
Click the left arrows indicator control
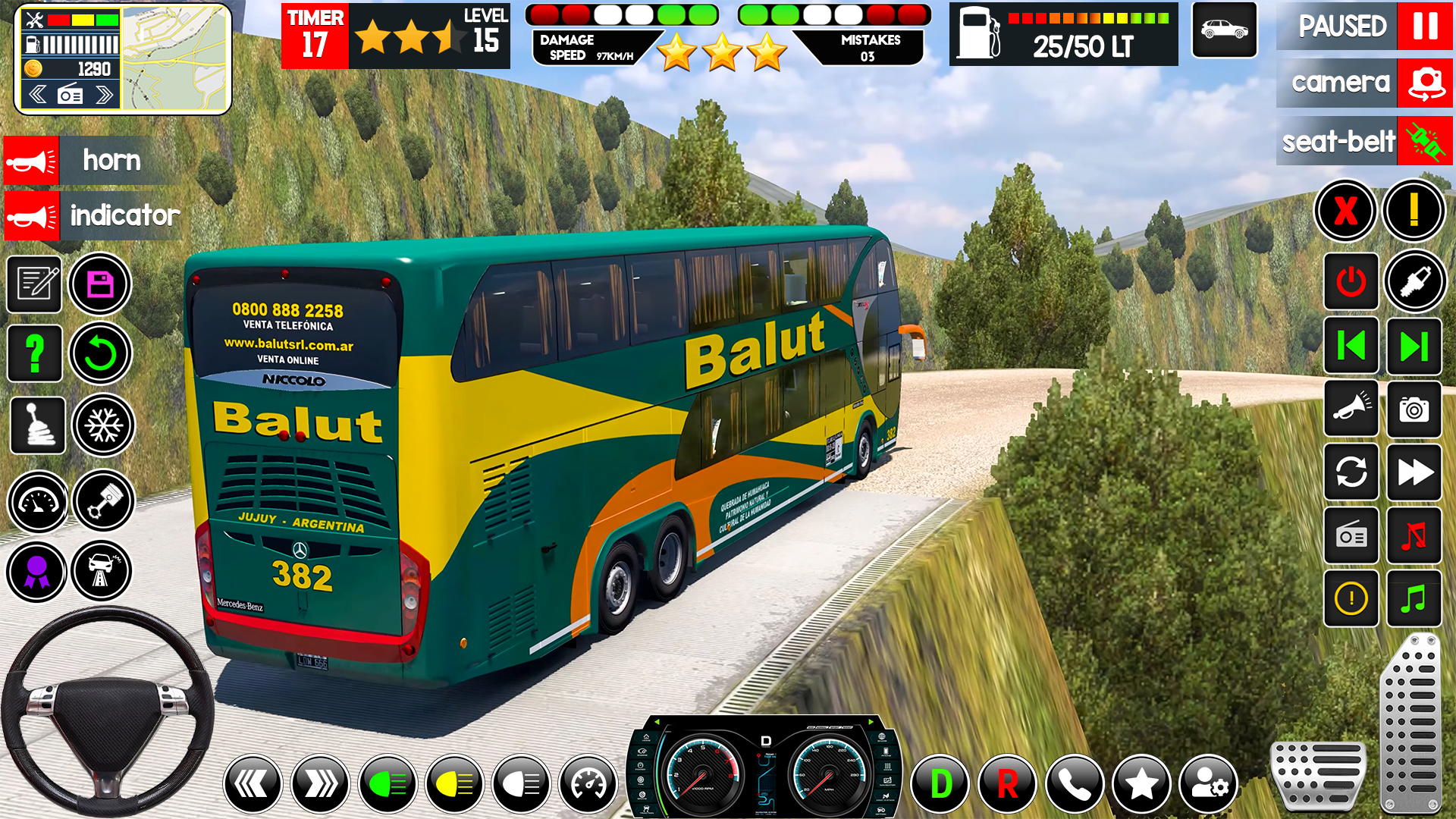tap(254, 783)
